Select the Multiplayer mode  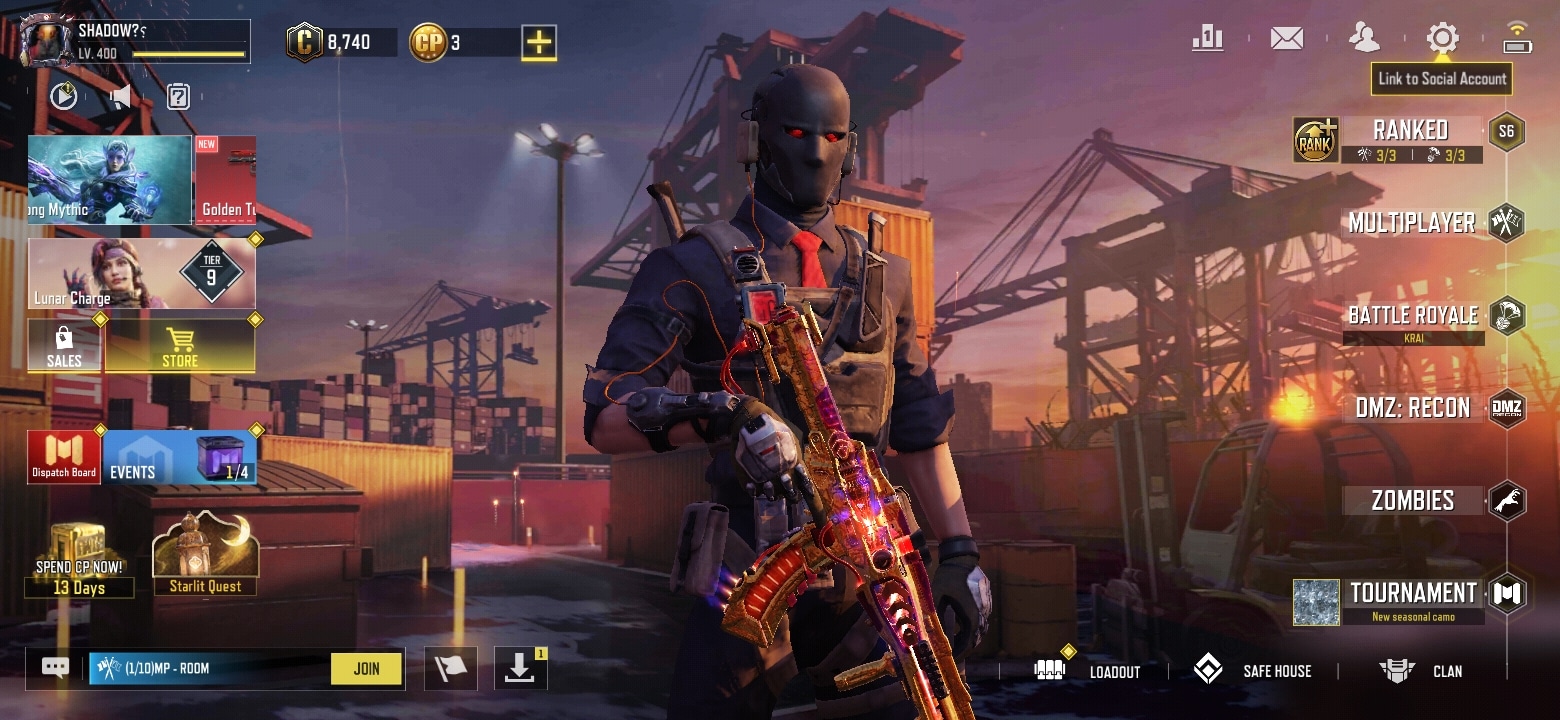click(x=1411, y=223)
